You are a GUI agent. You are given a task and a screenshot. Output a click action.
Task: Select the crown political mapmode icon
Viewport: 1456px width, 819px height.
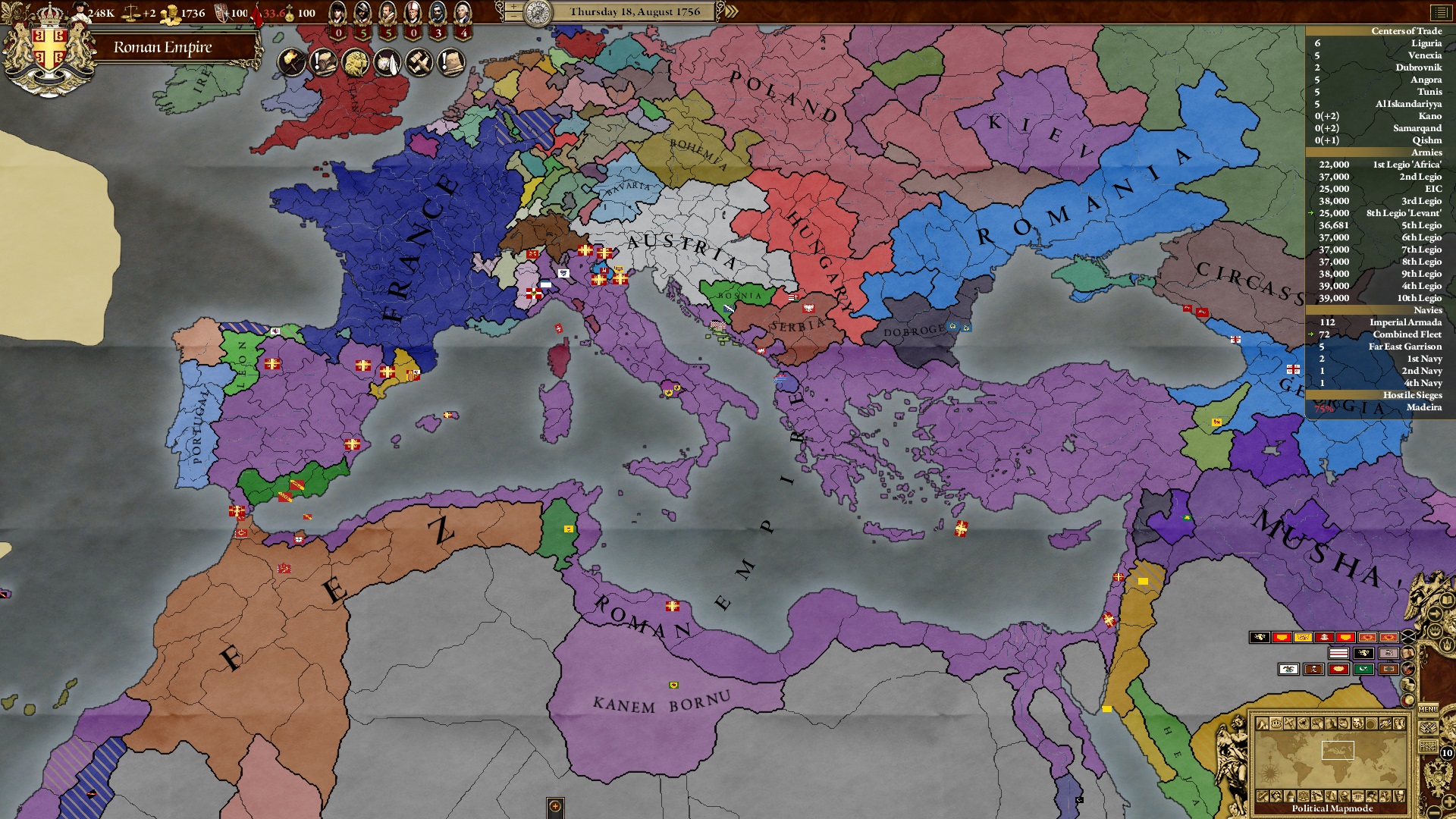(1276, 724)
